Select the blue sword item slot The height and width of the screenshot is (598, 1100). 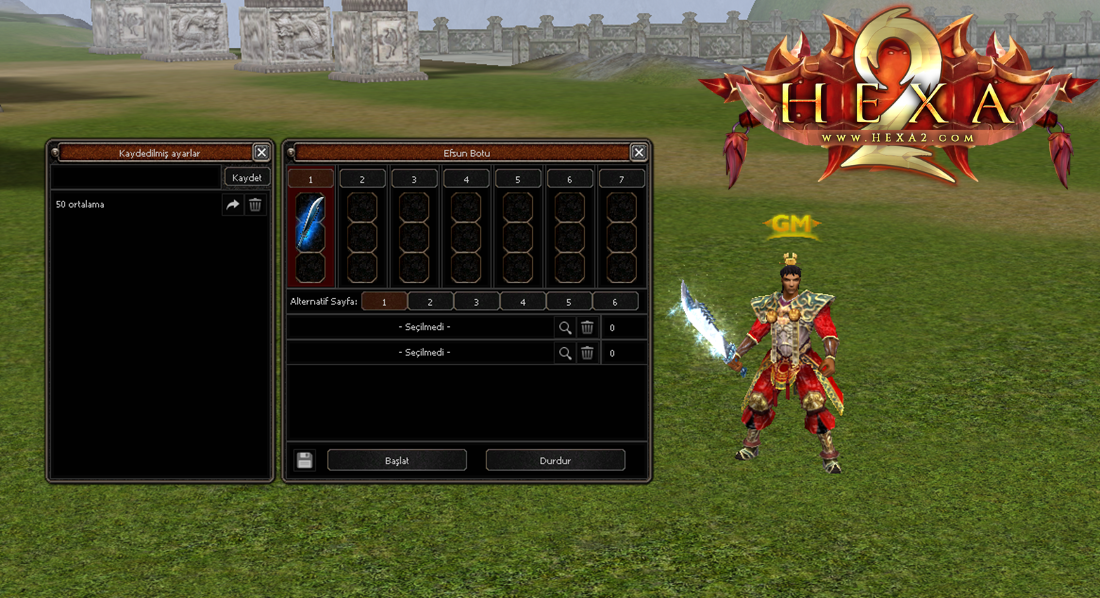coord(310,220)
